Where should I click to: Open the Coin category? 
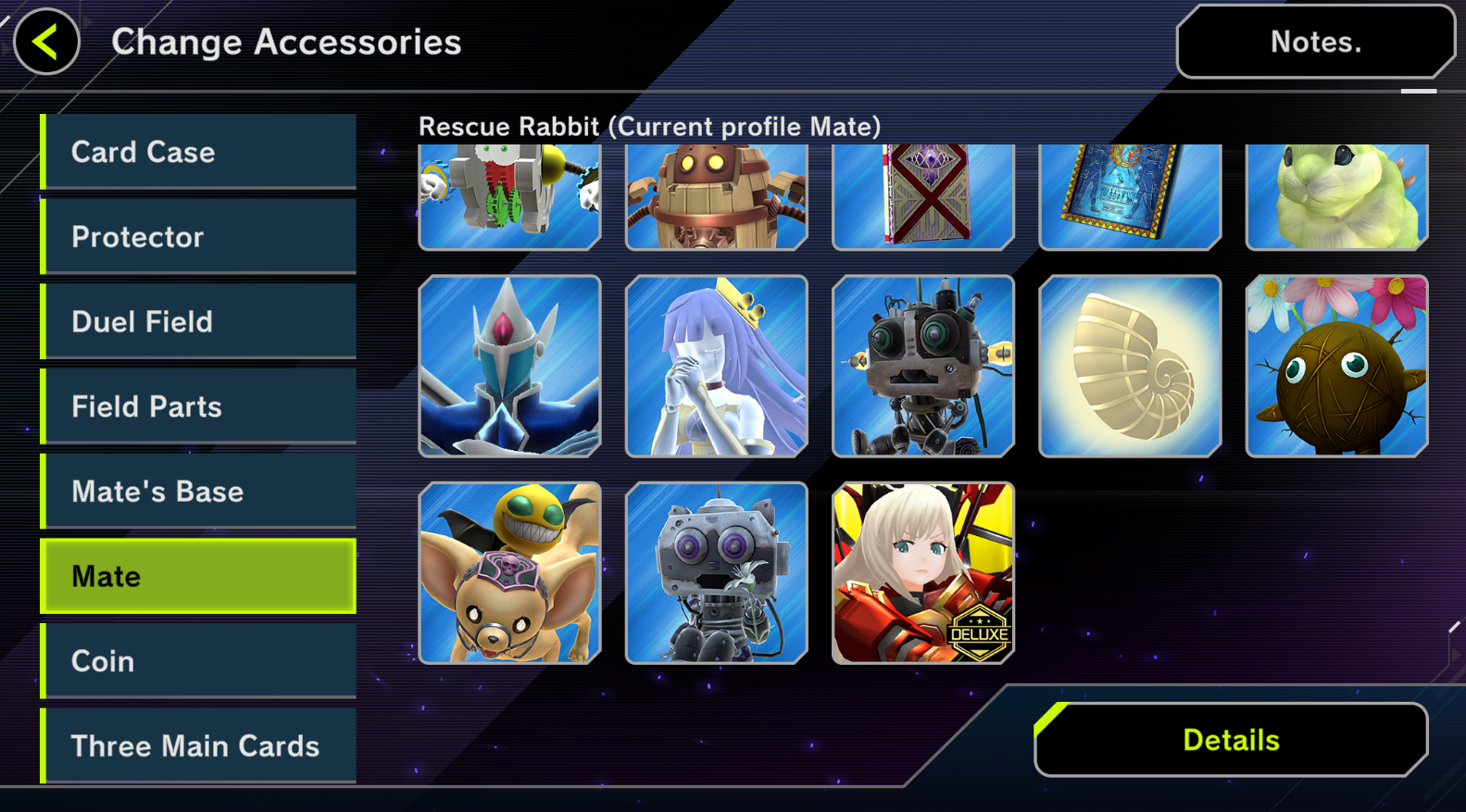tap(199, 661)
